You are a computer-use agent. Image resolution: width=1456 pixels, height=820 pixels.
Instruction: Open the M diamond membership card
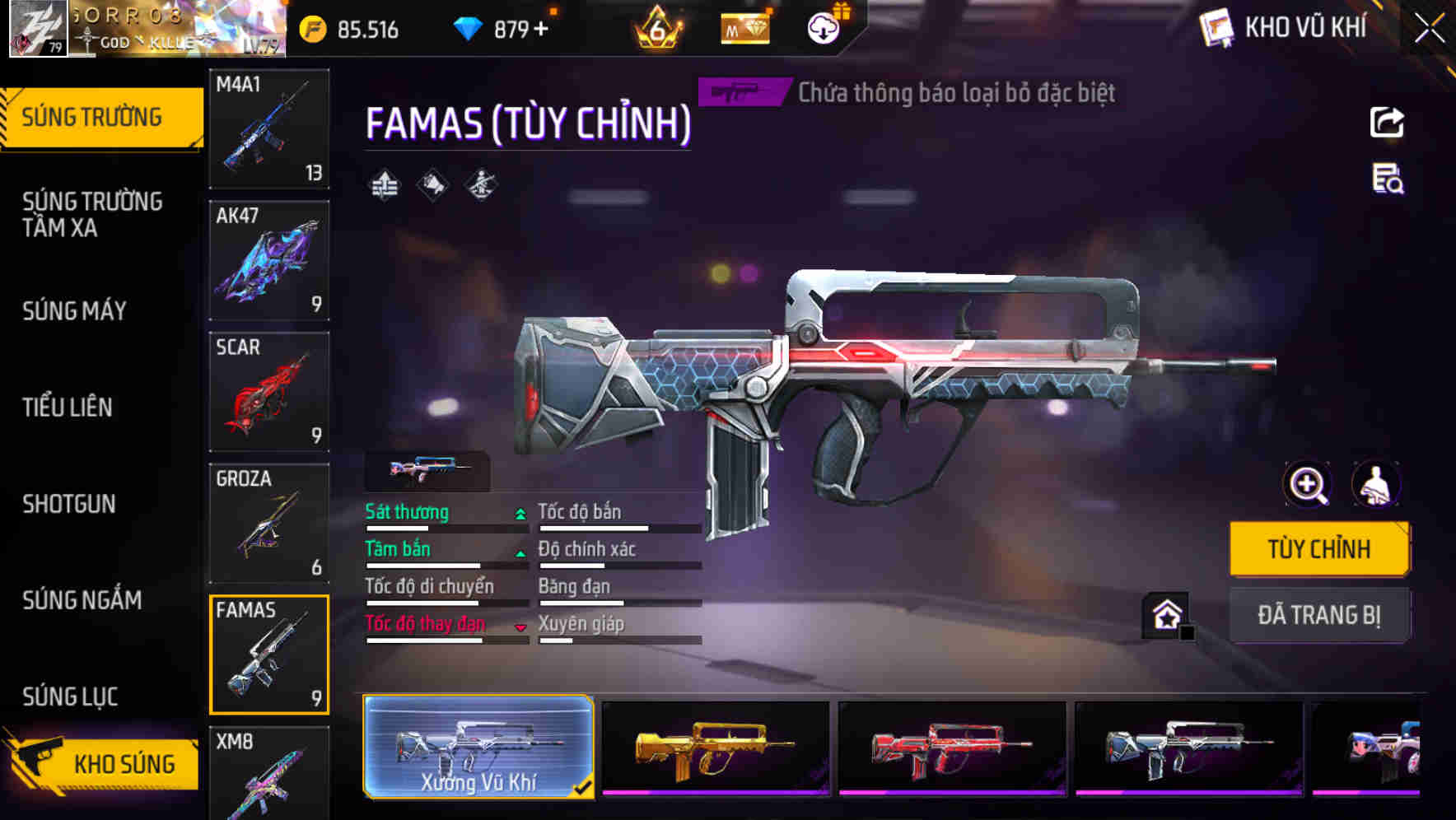pos(744,27)
